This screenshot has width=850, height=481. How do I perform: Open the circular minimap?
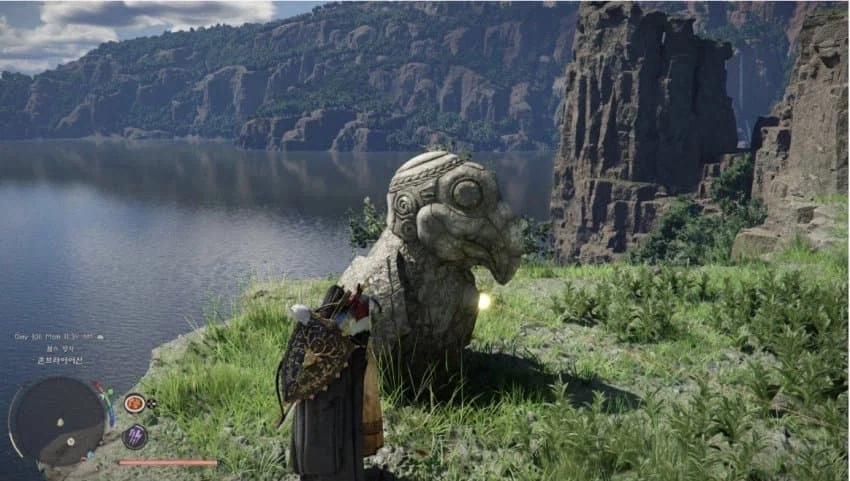[x=57, y=418]
